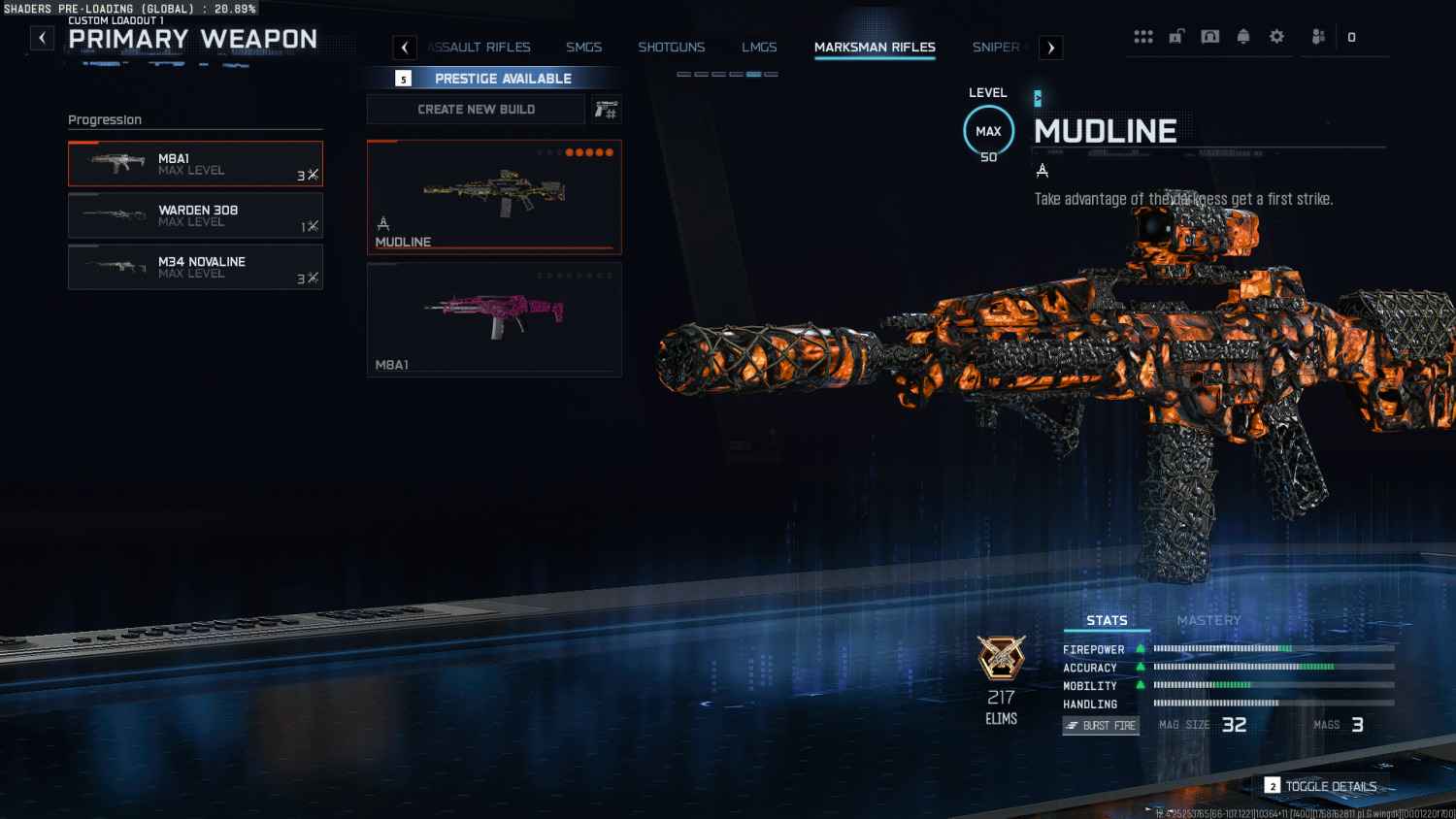The image size is (1456, 819).
Task: Click the left category arrow
Action: (x=405, y=48)
